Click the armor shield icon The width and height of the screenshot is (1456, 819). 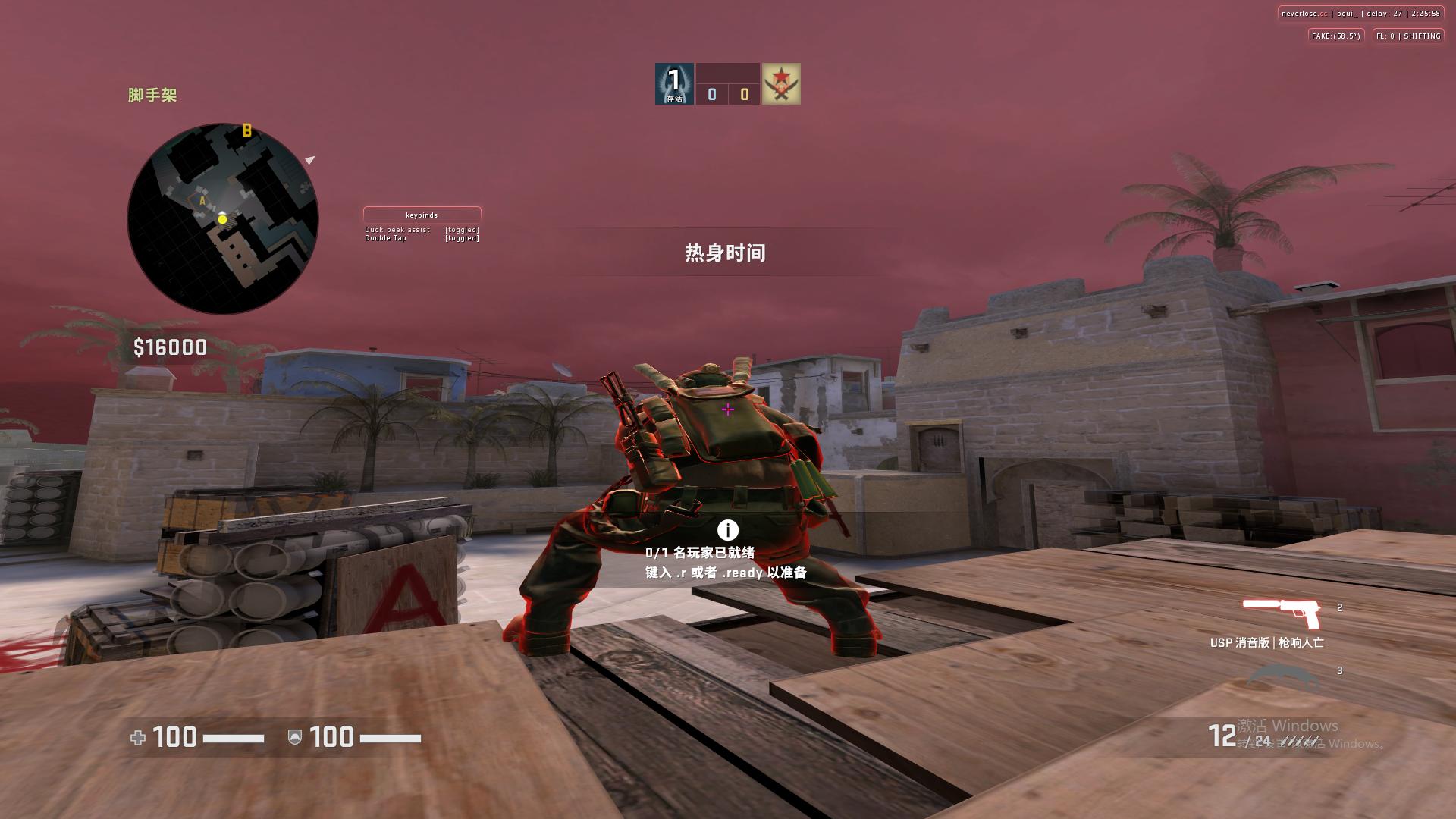click(x=295, y=736)
